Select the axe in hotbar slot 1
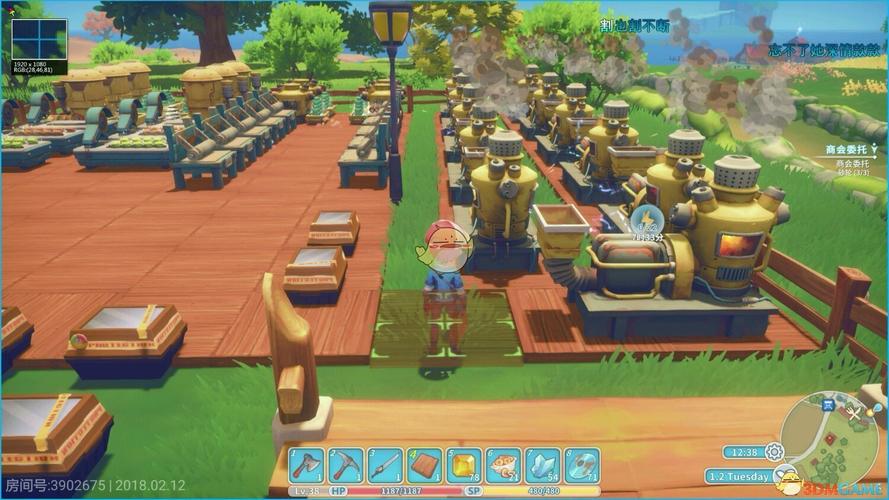The width and height of the screenshot is (889, 500). tap(307, 465)
